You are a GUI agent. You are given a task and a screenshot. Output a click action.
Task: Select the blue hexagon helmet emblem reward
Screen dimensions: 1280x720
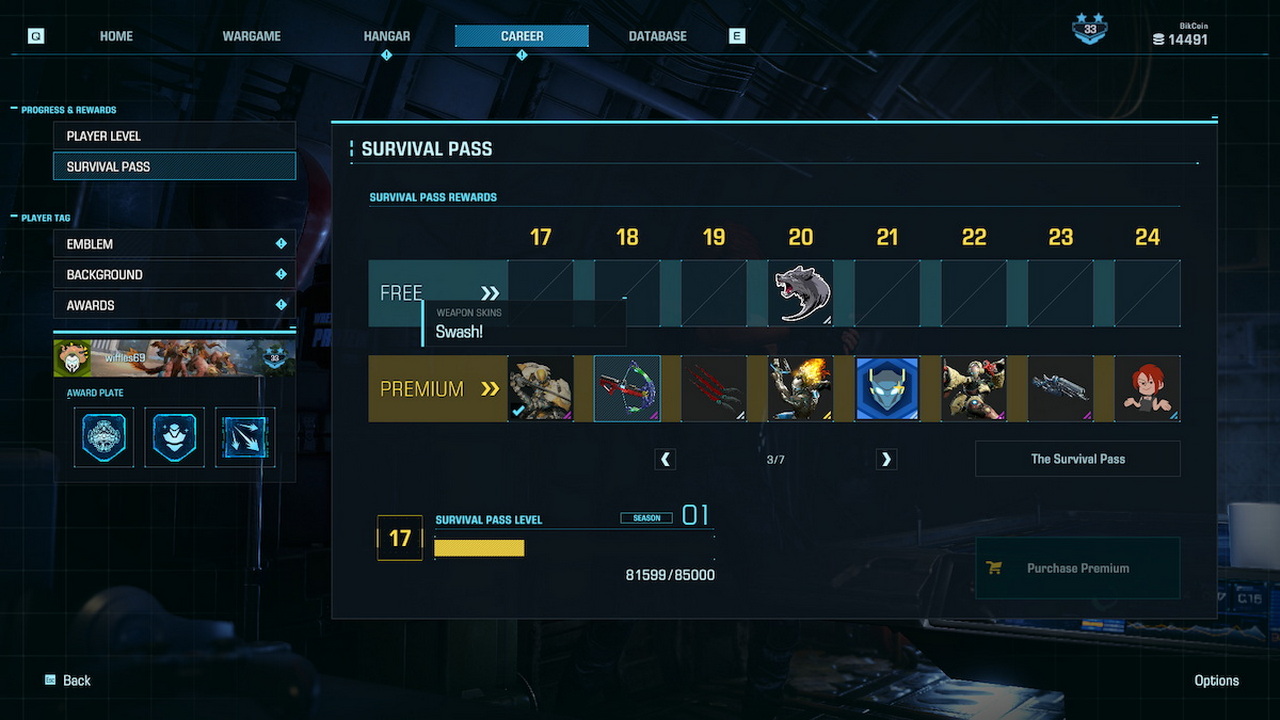[x=887, y=388]
